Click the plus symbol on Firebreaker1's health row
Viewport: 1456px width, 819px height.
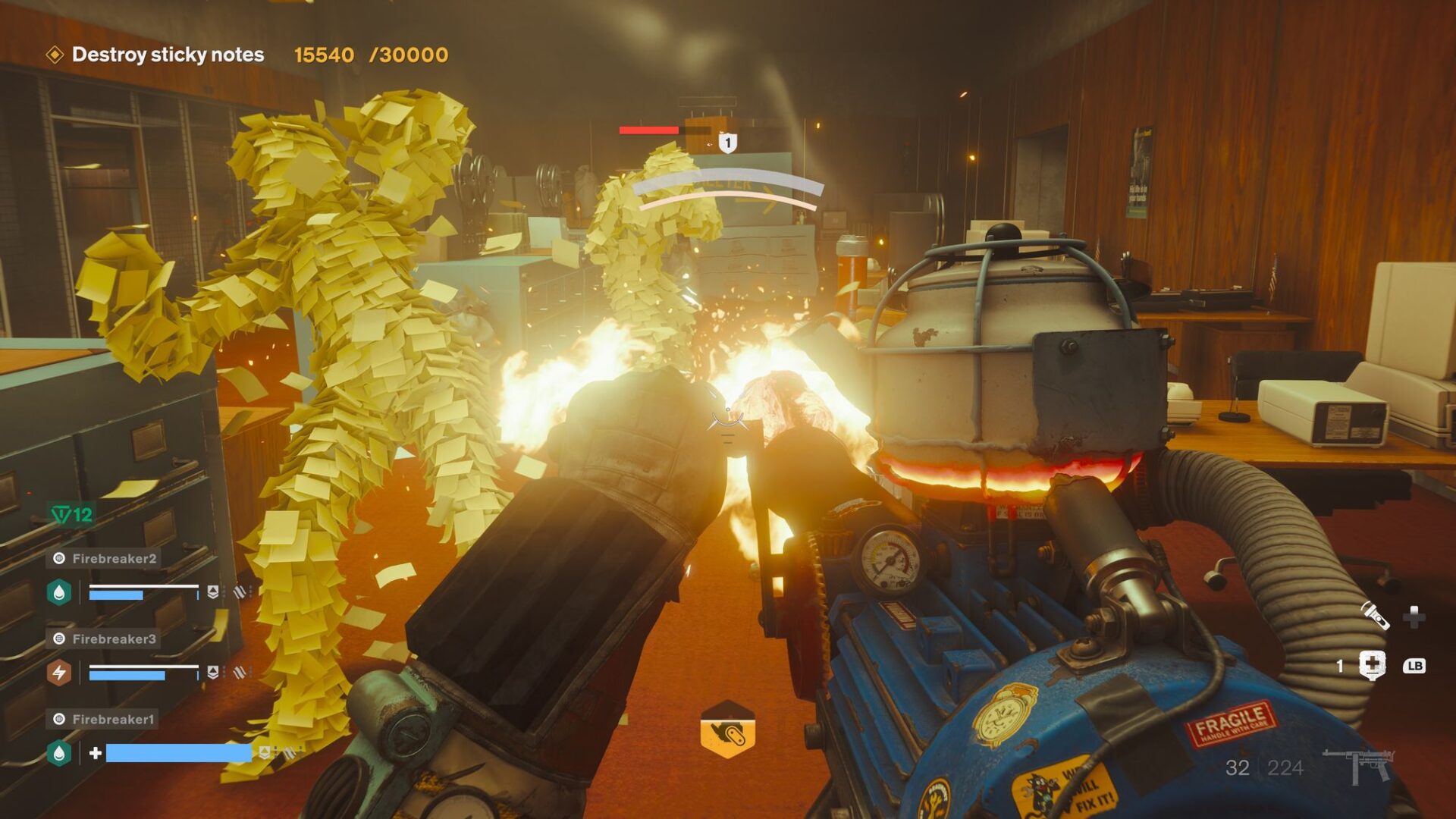97,753
